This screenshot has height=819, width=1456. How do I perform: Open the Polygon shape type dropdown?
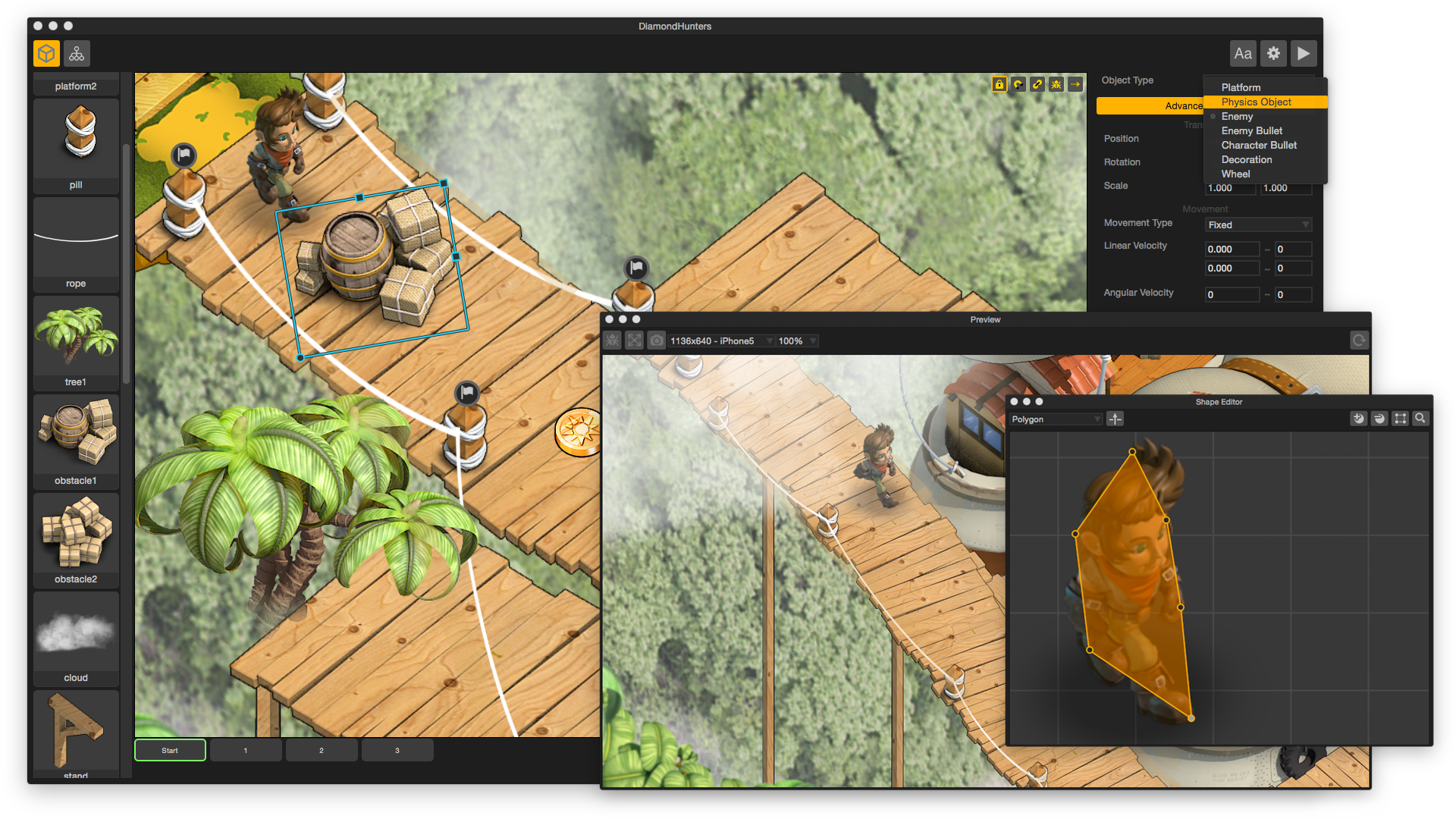pyautogui.click(x=1056, y=419)
